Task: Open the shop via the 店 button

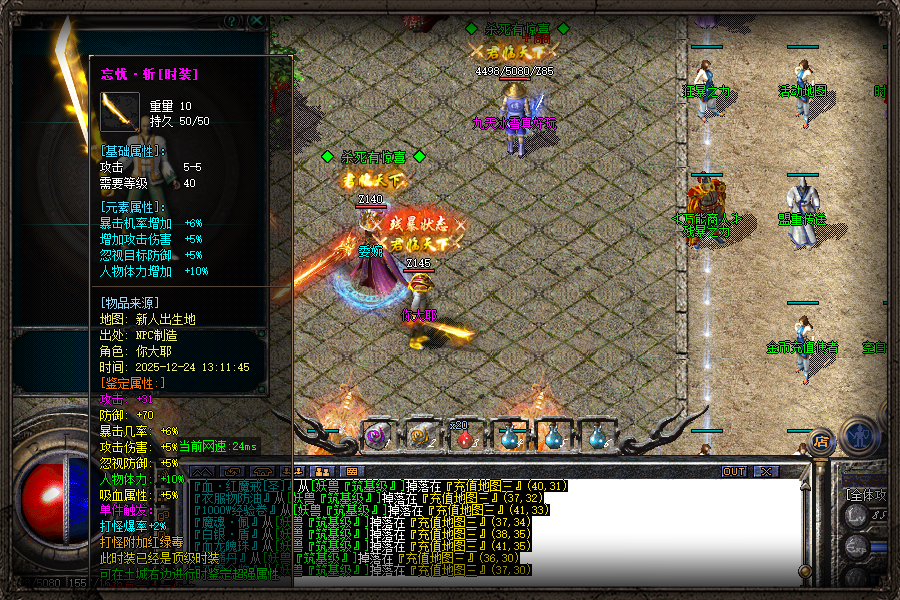Action: pos(822,440)
